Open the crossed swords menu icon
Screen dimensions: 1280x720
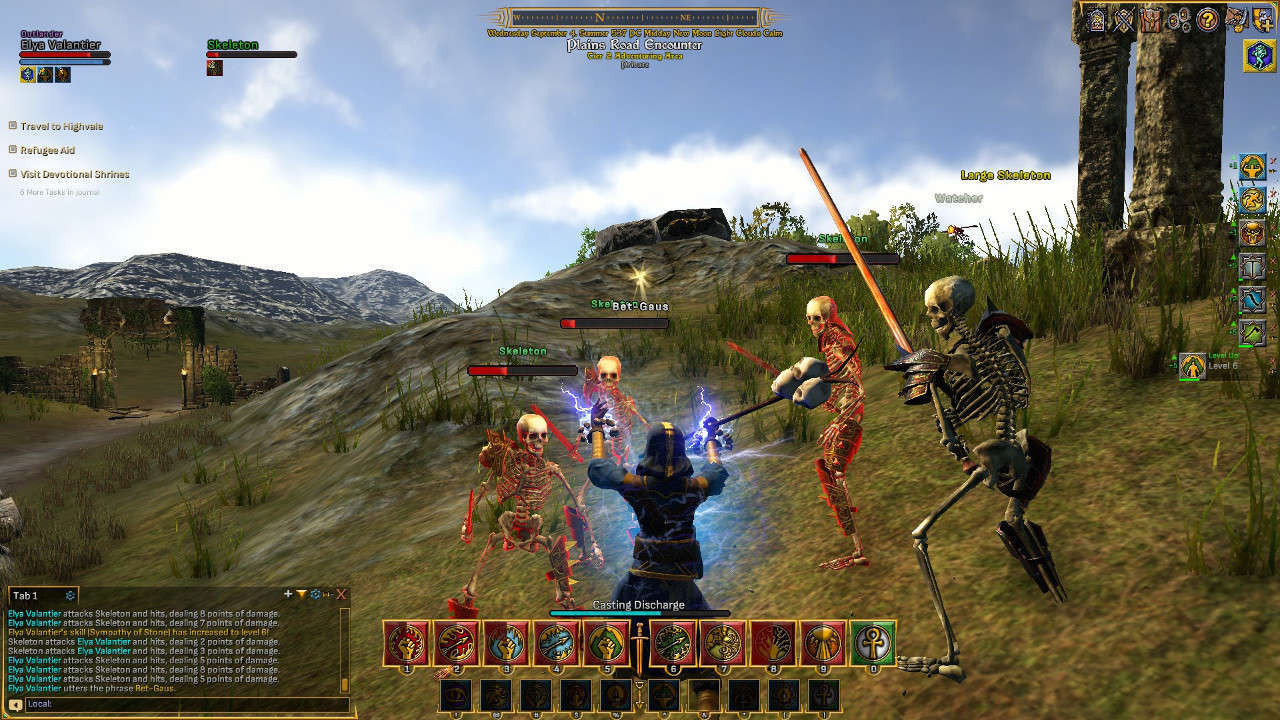pos(1124,19)
